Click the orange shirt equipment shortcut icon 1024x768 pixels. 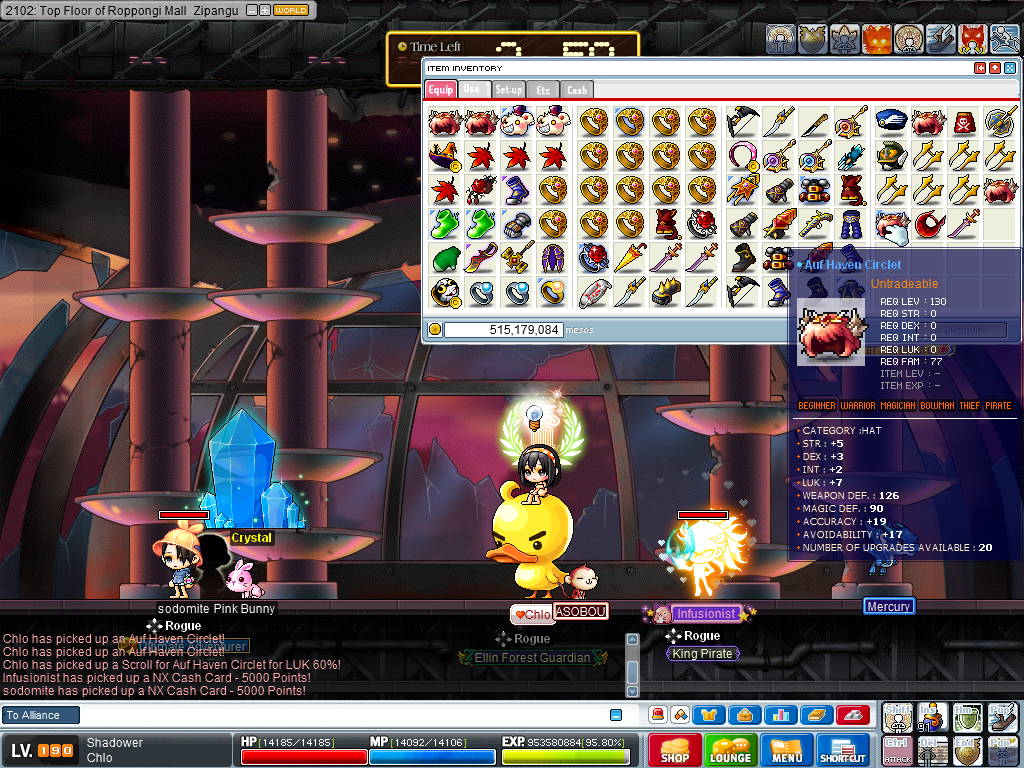click(x=709, y=715)
